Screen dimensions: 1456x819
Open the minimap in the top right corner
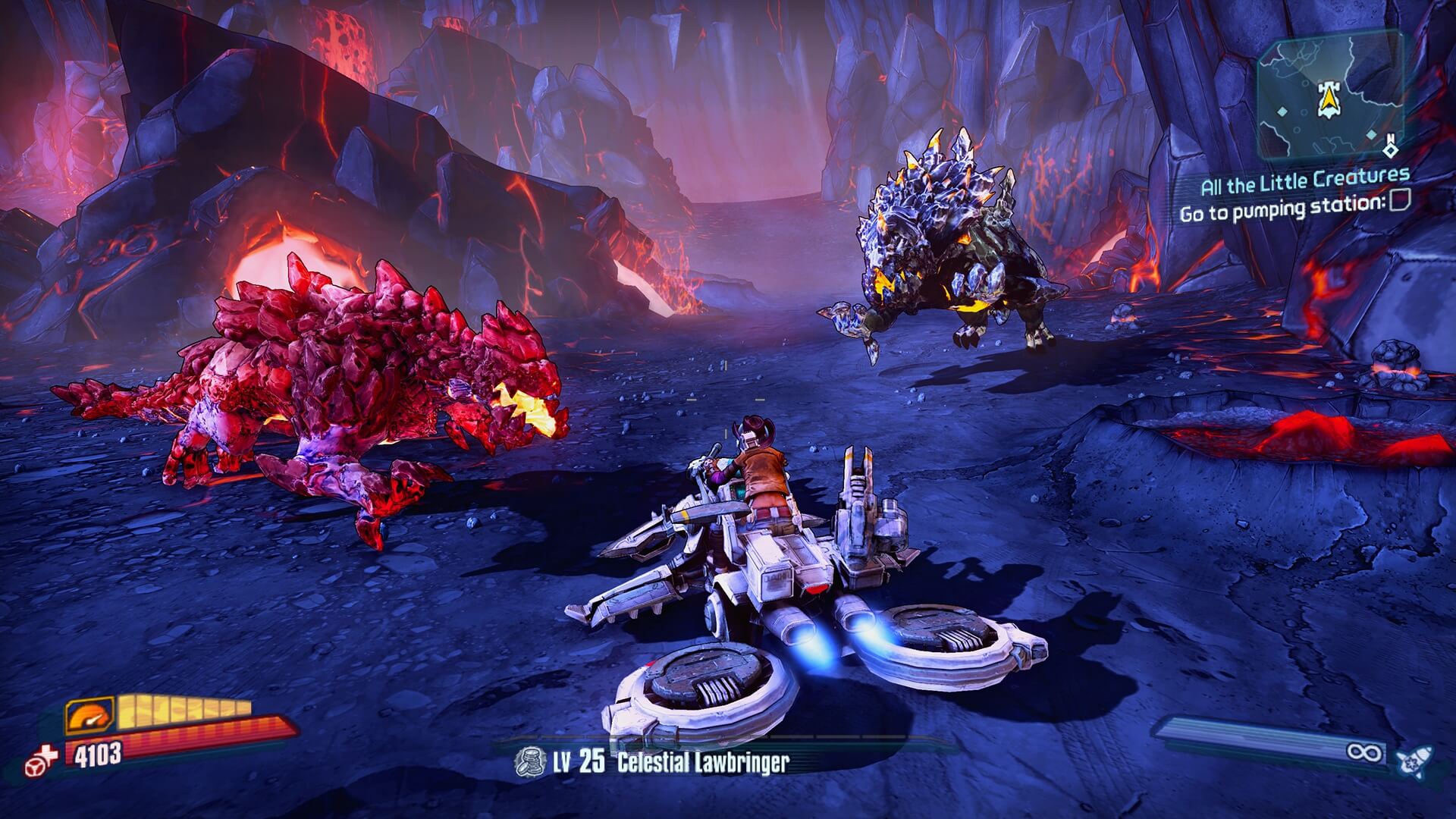point(1332,96)
